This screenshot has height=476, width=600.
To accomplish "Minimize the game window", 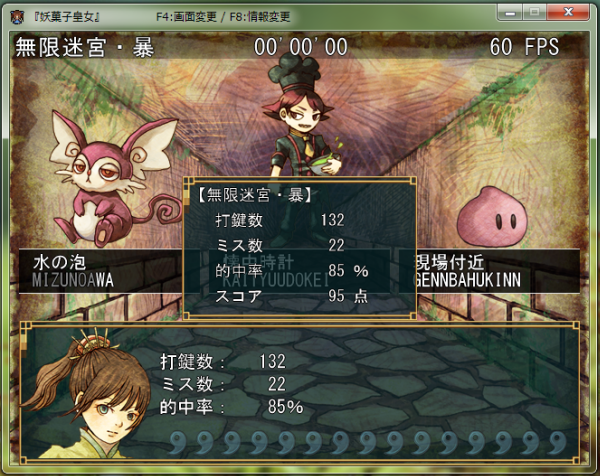I will [x=511, y=11].
